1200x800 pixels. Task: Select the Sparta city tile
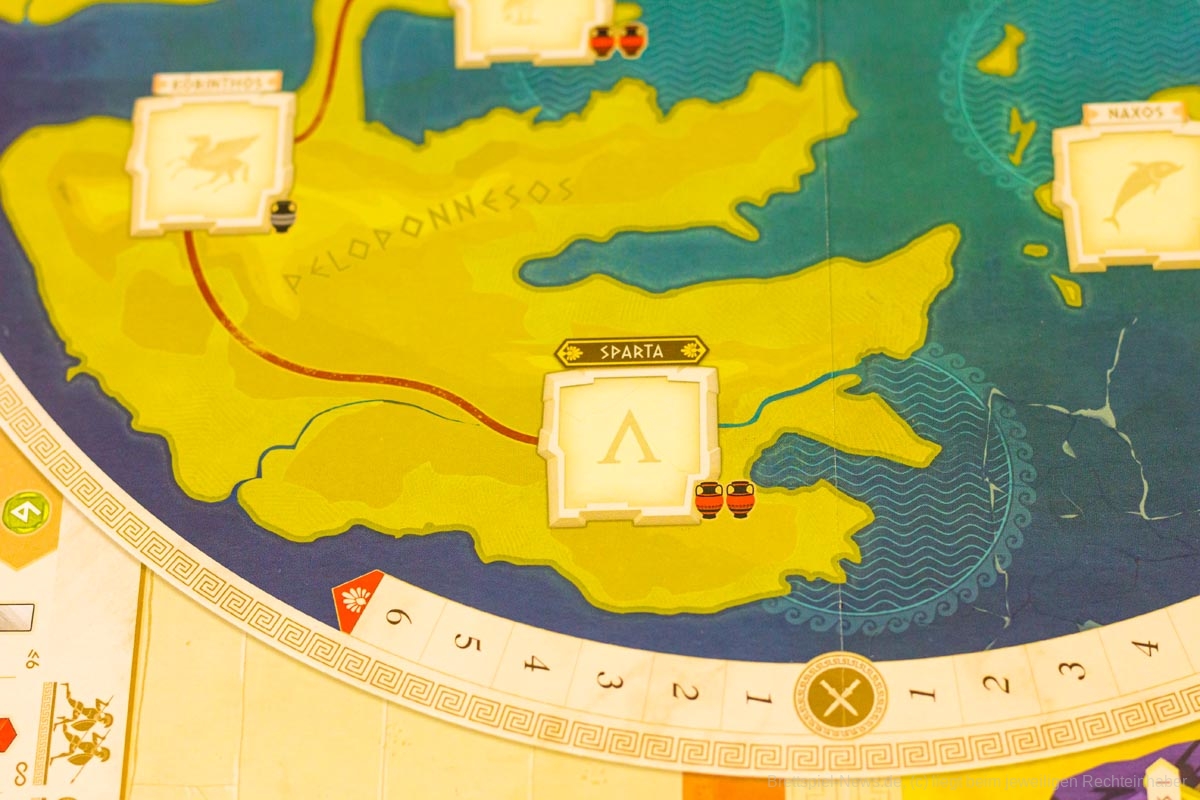pyautogui.click(x=629, y=444)
